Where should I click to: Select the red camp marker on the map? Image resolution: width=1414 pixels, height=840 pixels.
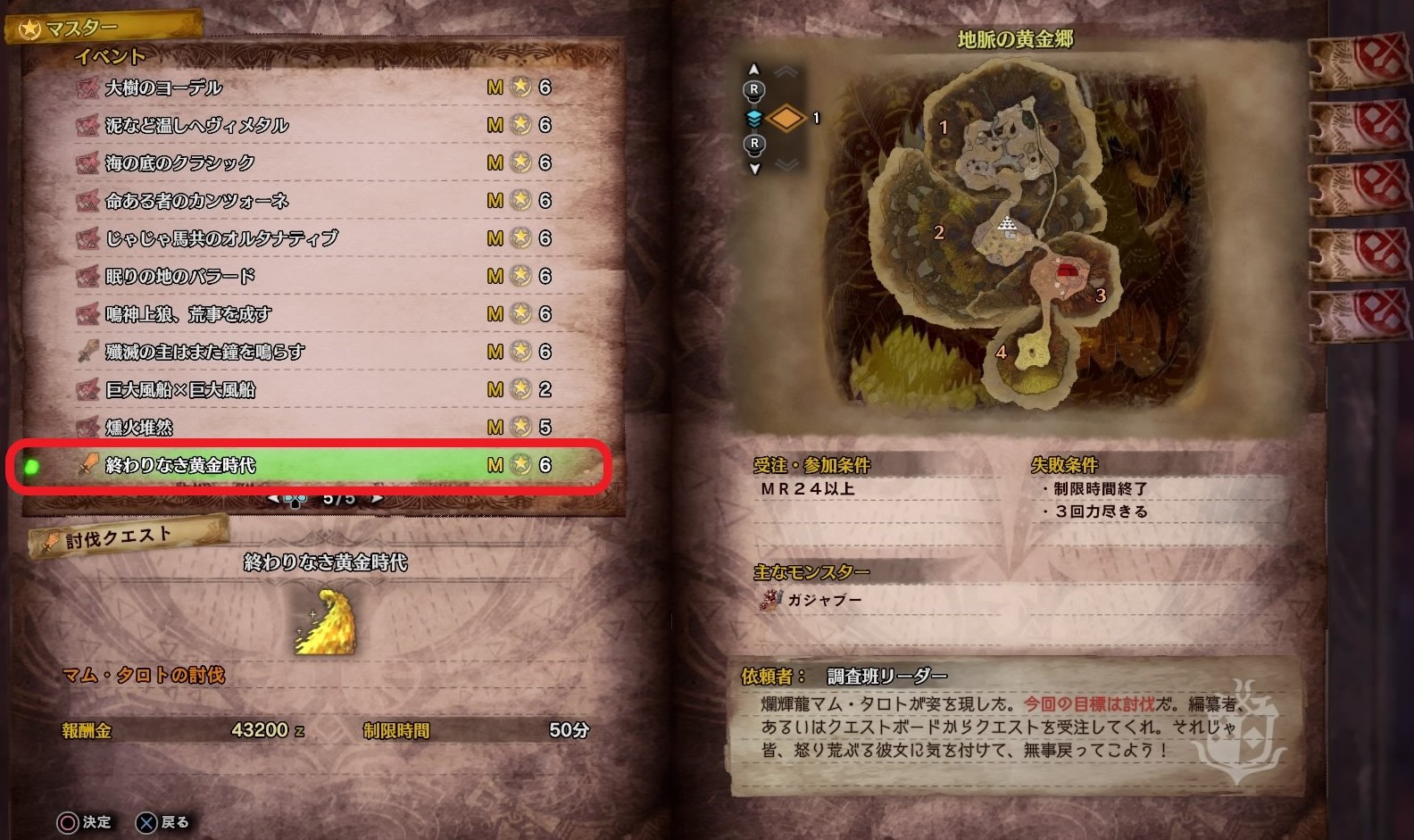tap(1066, 270)
